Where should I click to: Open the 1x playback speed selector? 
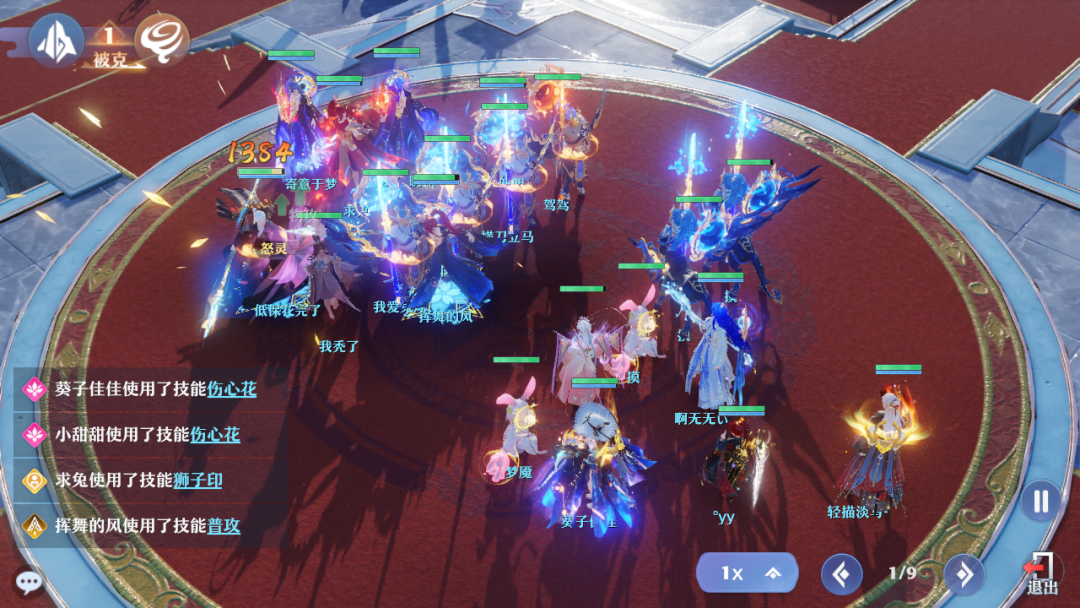(x=747, y=573)
